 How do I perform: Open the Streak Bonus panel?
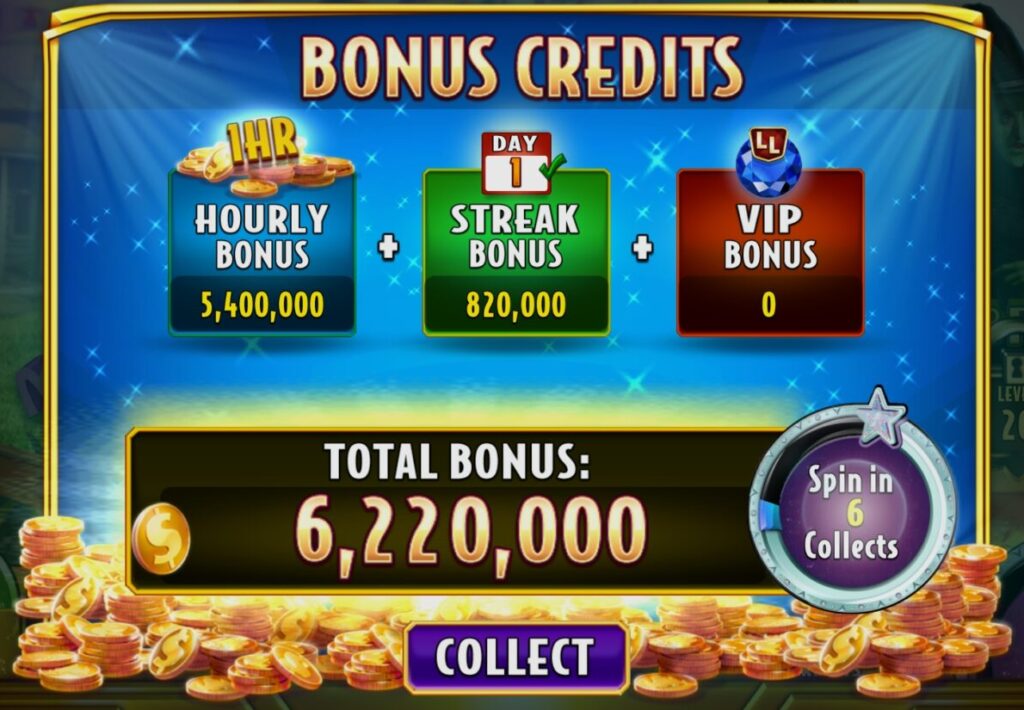[516, 253]
